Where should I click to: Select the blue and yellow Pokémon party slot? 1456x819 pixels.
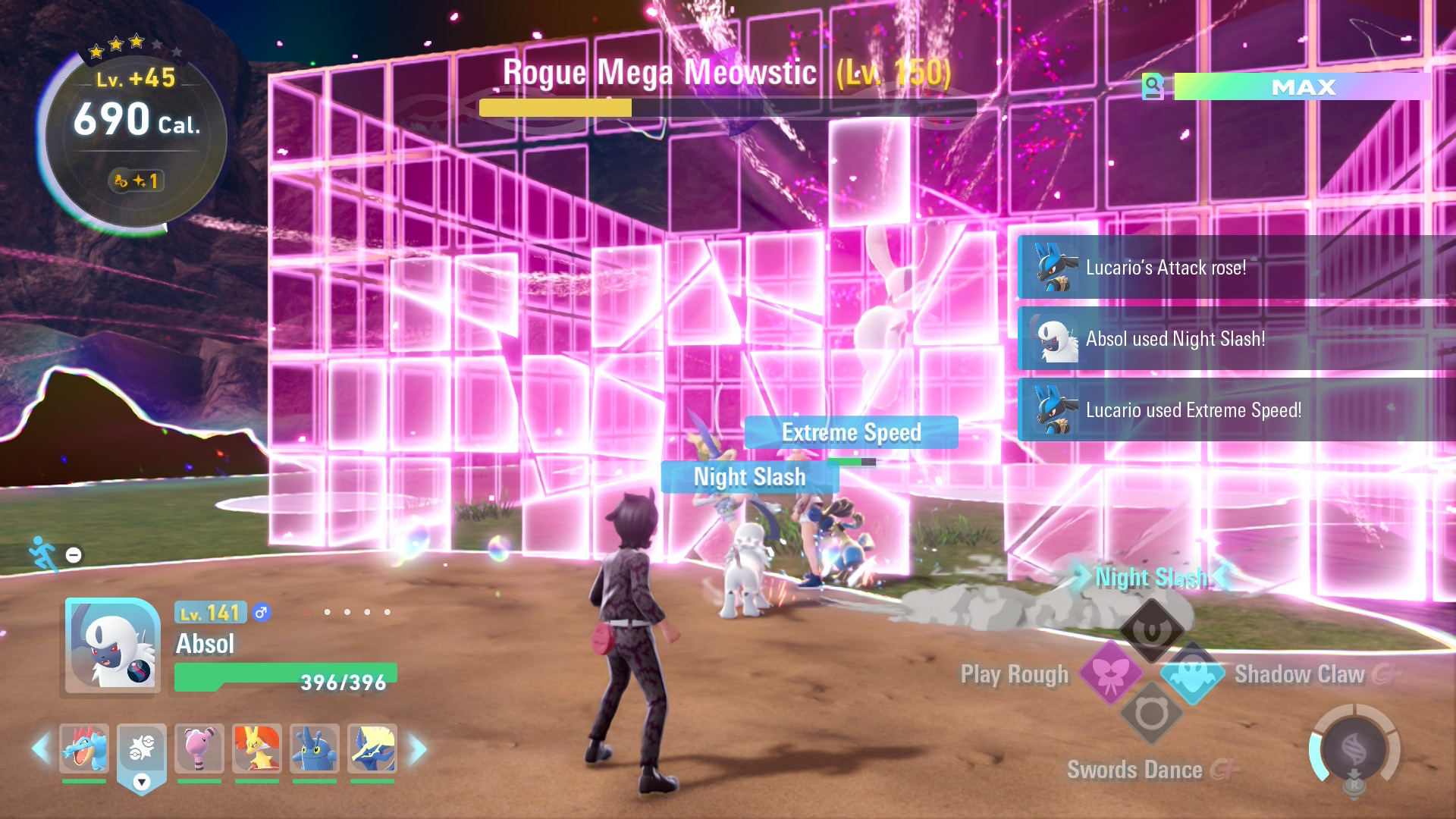pos(372,748)
